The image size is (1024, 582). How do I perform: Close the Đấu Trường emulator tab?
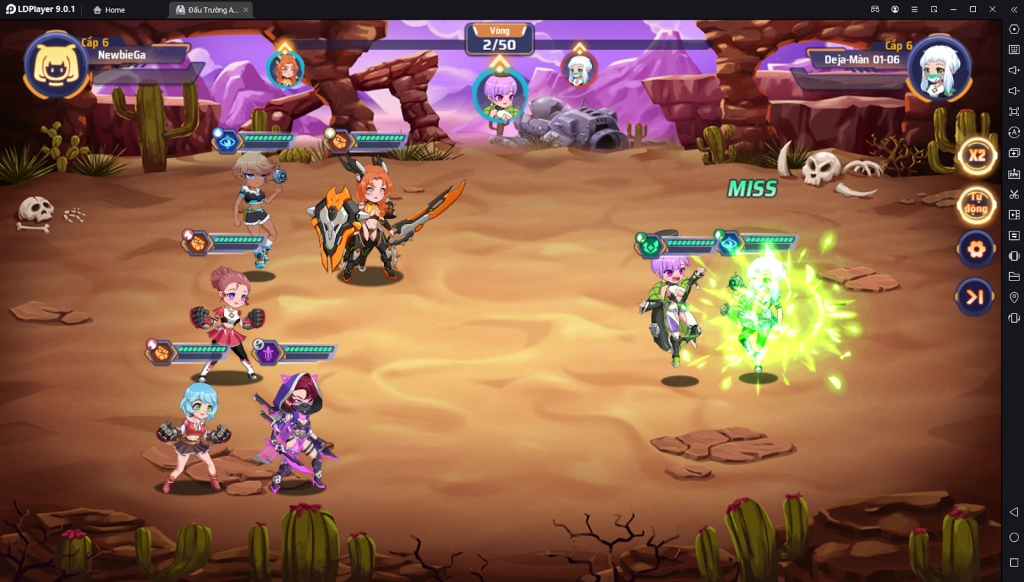click(246, 9)
